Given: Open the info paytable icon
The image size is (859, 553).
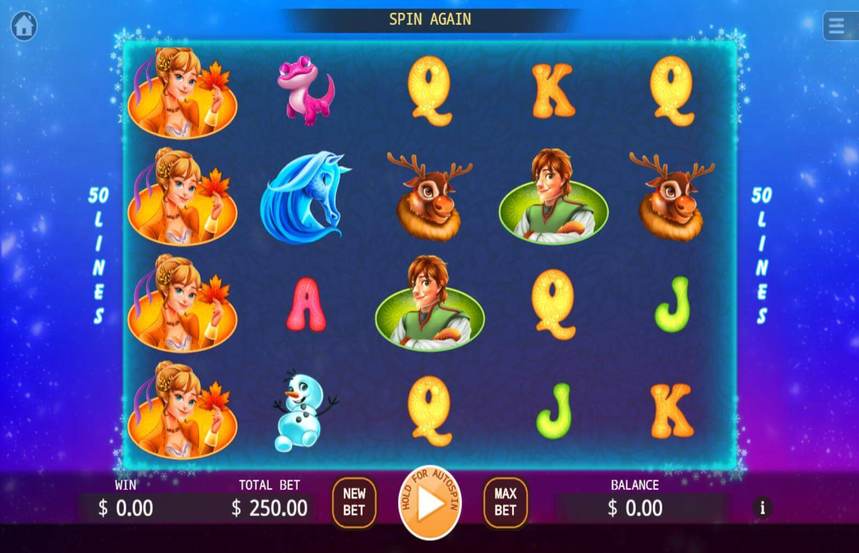Looking at the screenshot, I should click(763, 507).
